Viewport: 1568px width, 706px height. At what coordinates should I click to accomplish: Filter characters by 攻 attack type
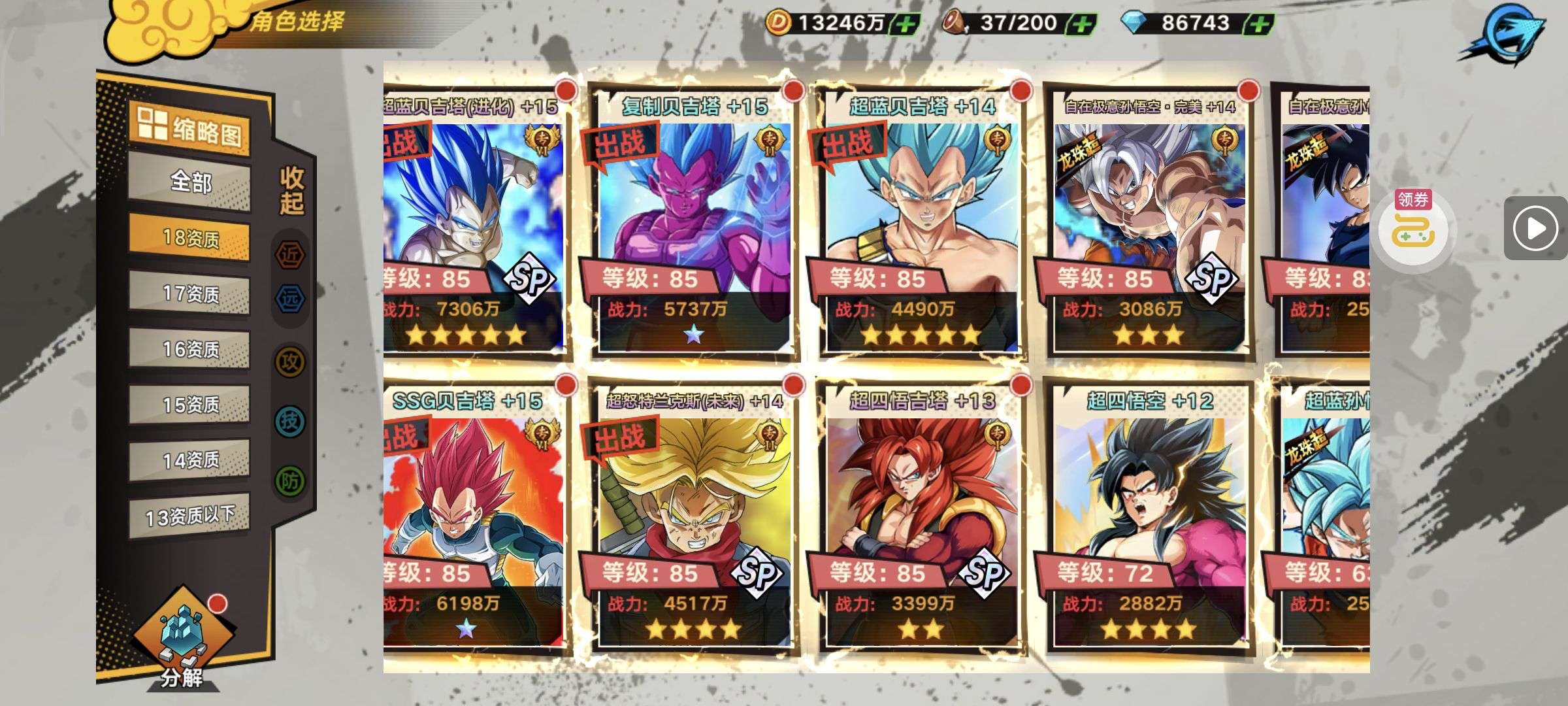(289, 361)
